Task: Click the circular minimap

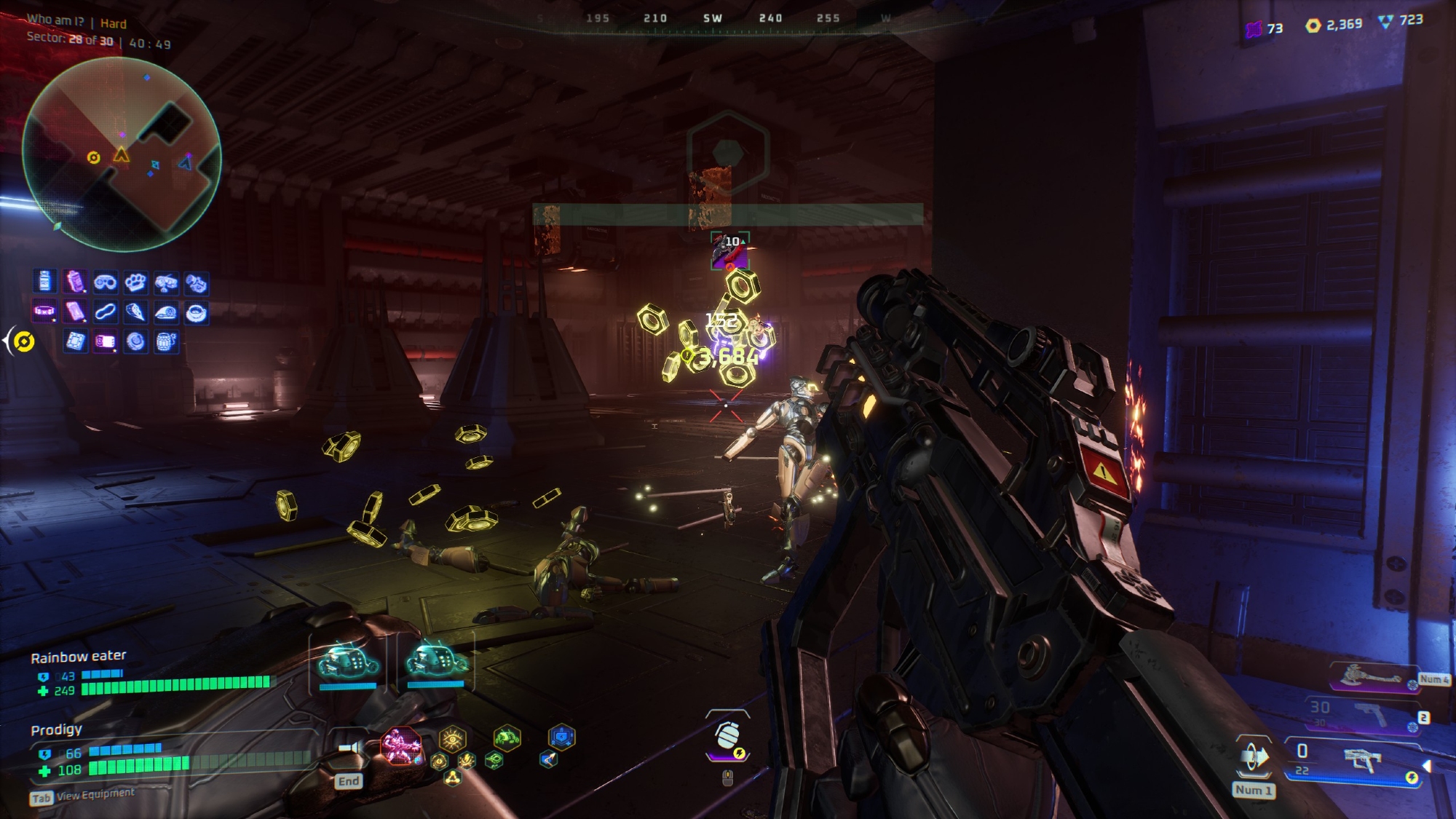Action: [x=122, y=154]
